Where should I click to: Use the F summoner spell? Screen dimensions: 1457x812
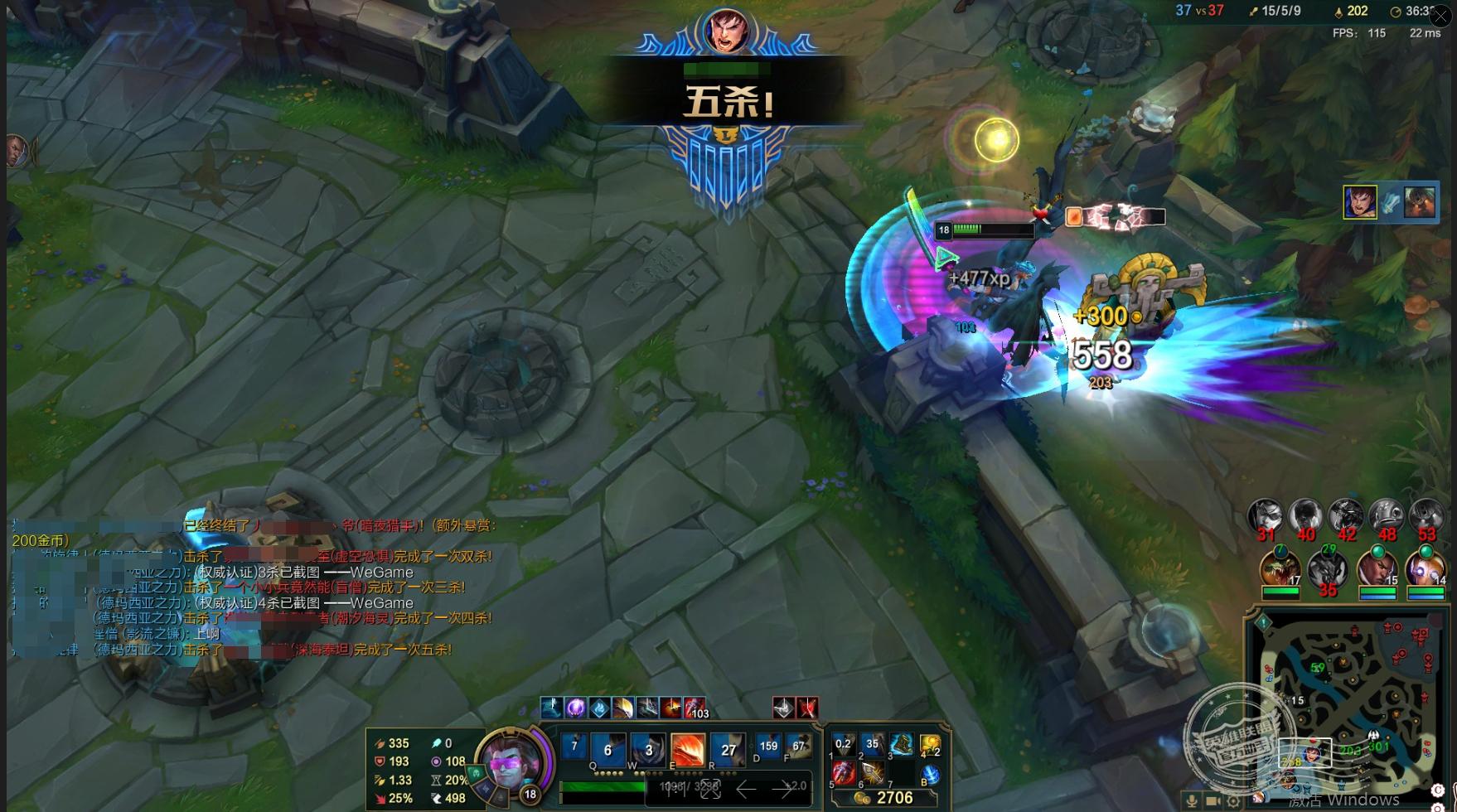tap(798, 747)
